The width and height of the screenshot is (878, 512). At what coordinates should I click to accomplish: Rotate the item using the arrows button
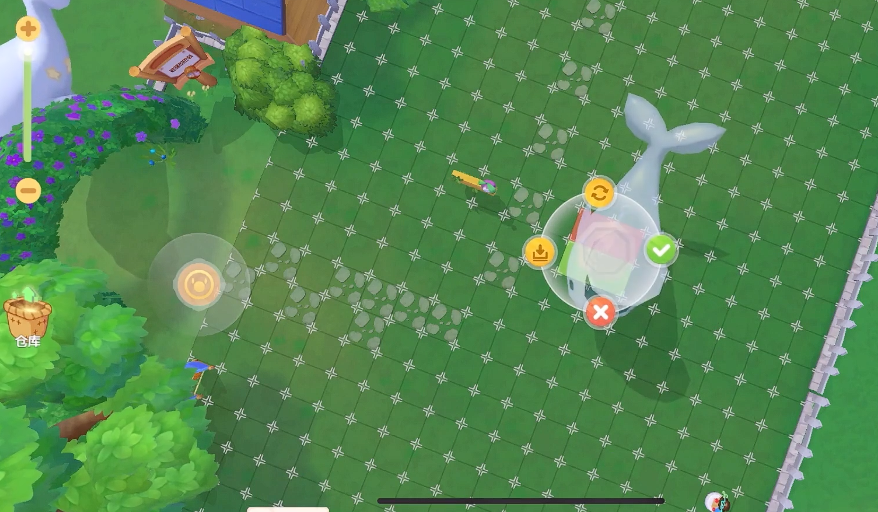click(599, 192)
